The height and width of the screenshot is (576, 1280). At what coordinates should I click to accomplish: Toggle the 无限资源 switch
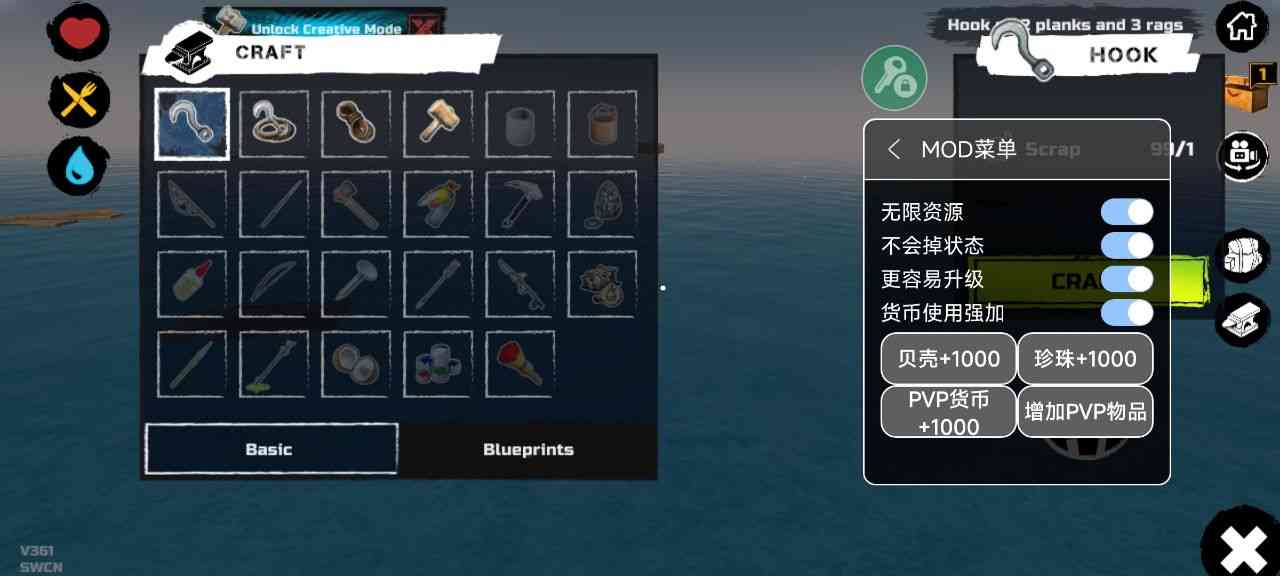click(x=1126, y=212)
